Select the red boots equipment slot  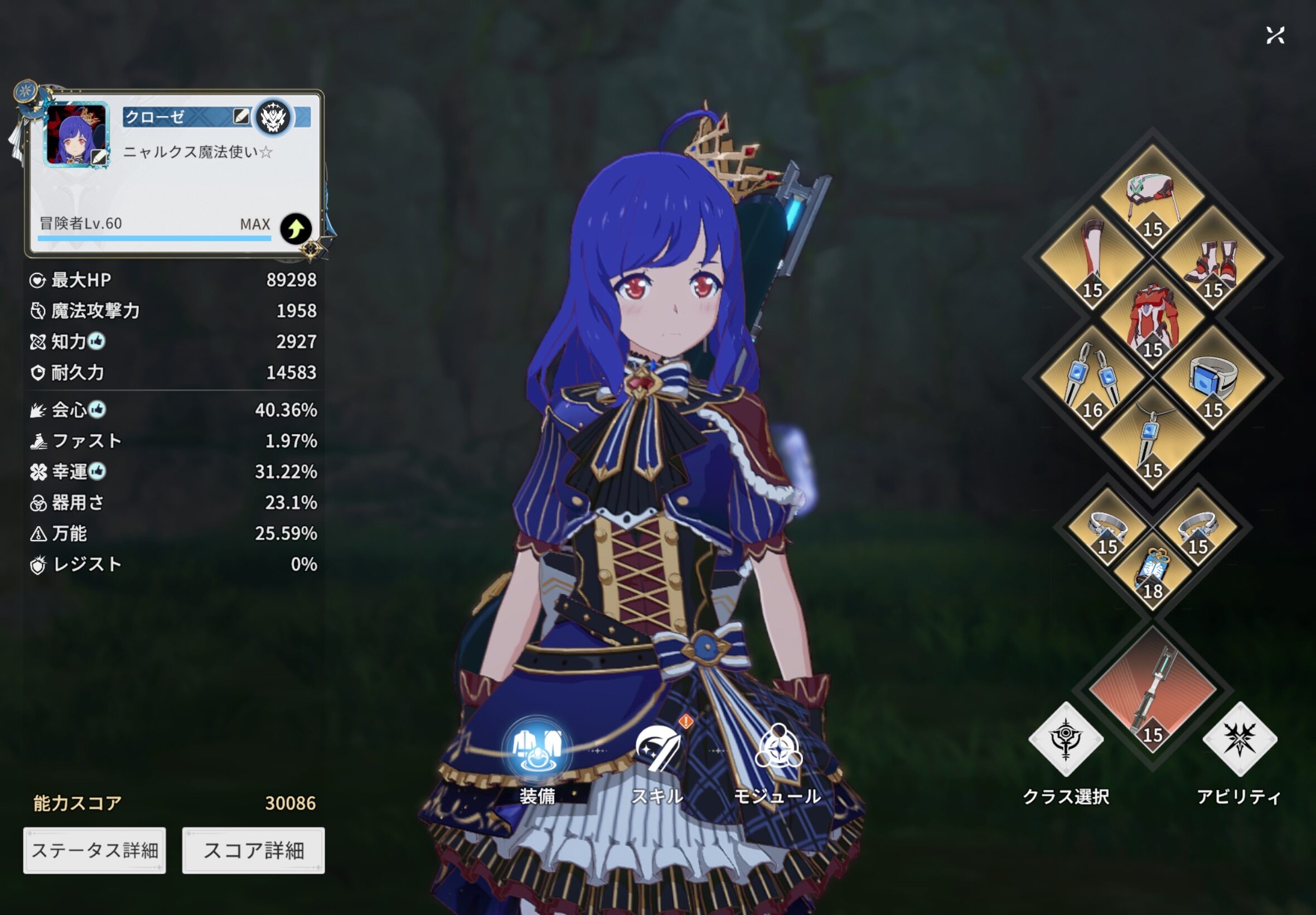[x=1213, y=258]
